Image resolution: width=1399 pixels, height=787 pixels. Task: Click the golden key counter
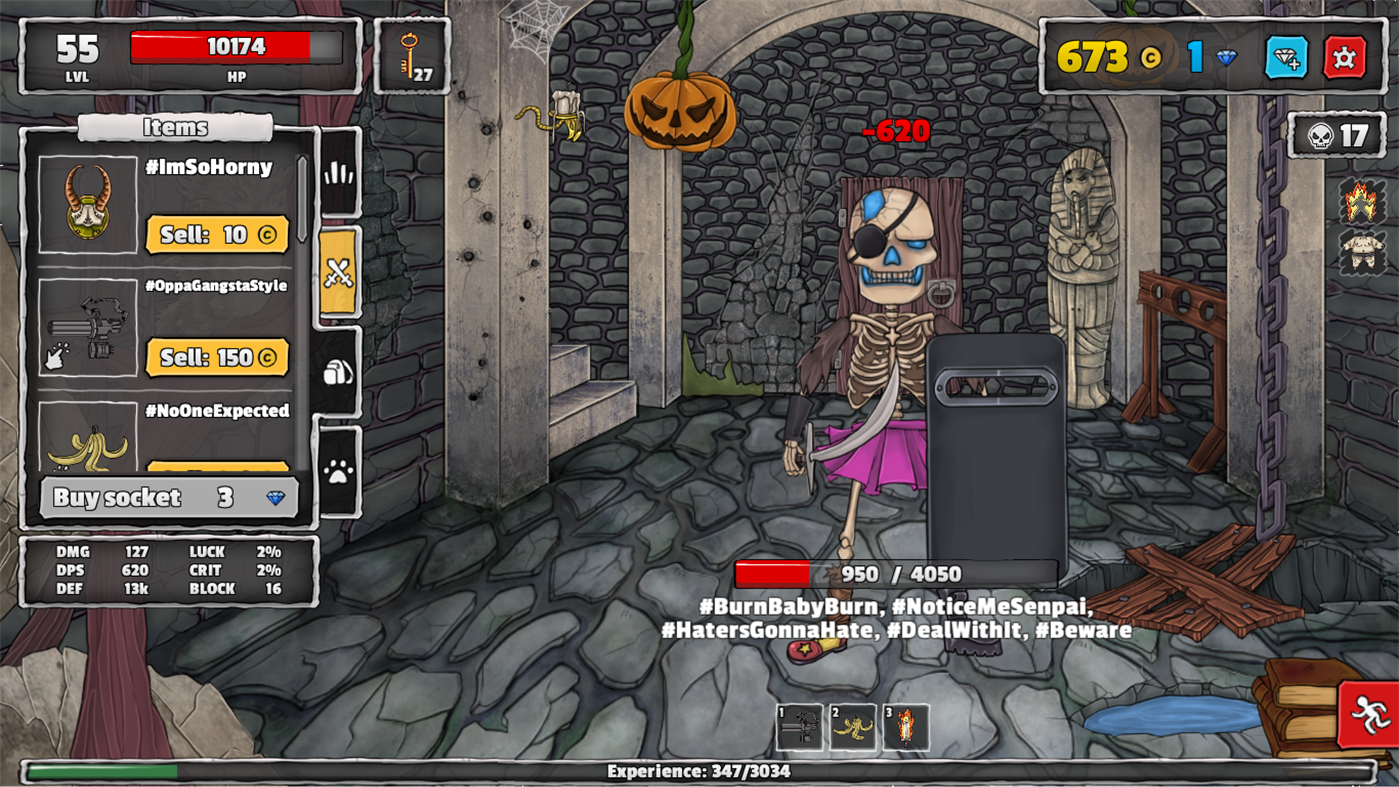click(x=411, y=55)
